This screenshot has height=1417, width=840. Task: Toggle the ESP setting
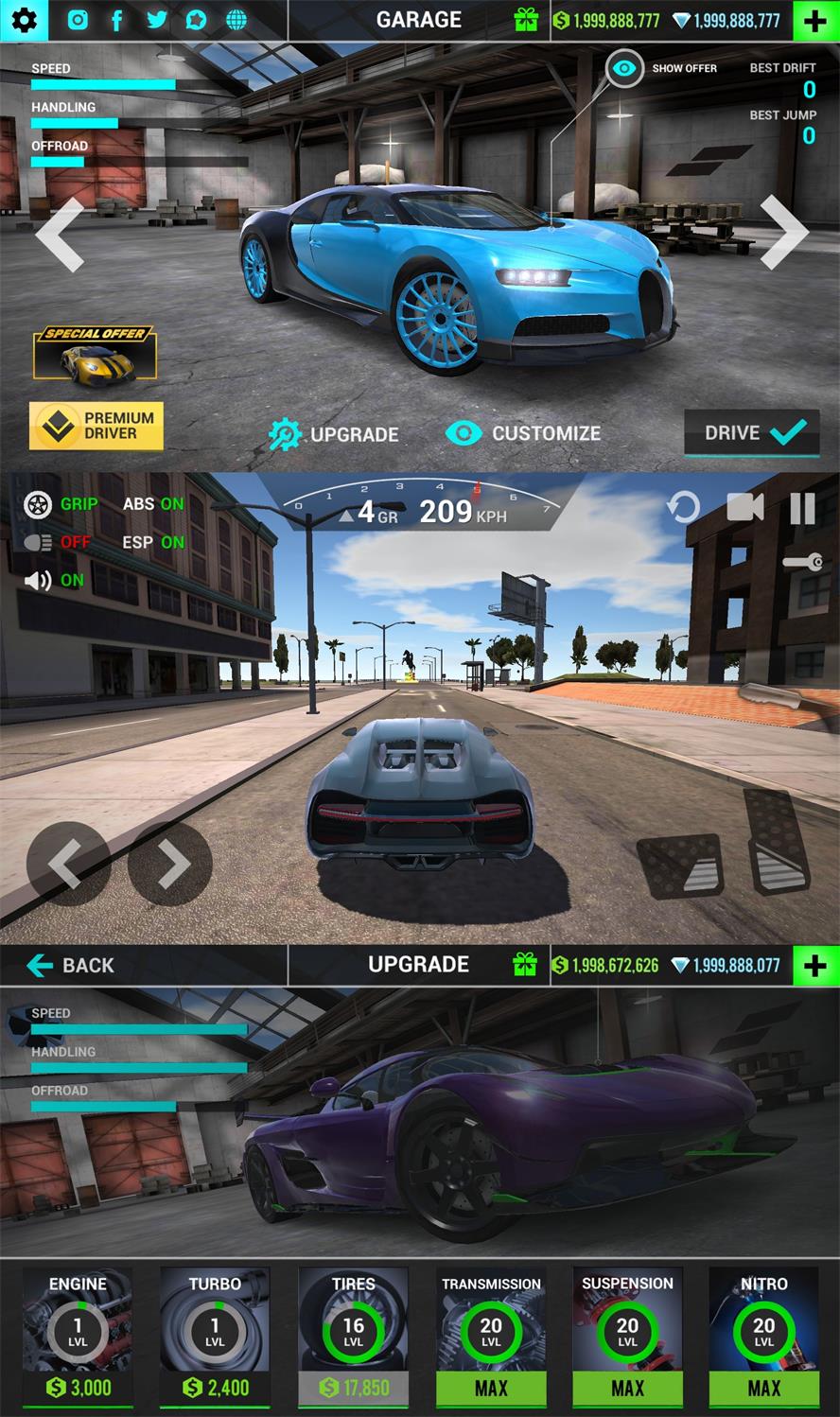(x=153, y=542)
